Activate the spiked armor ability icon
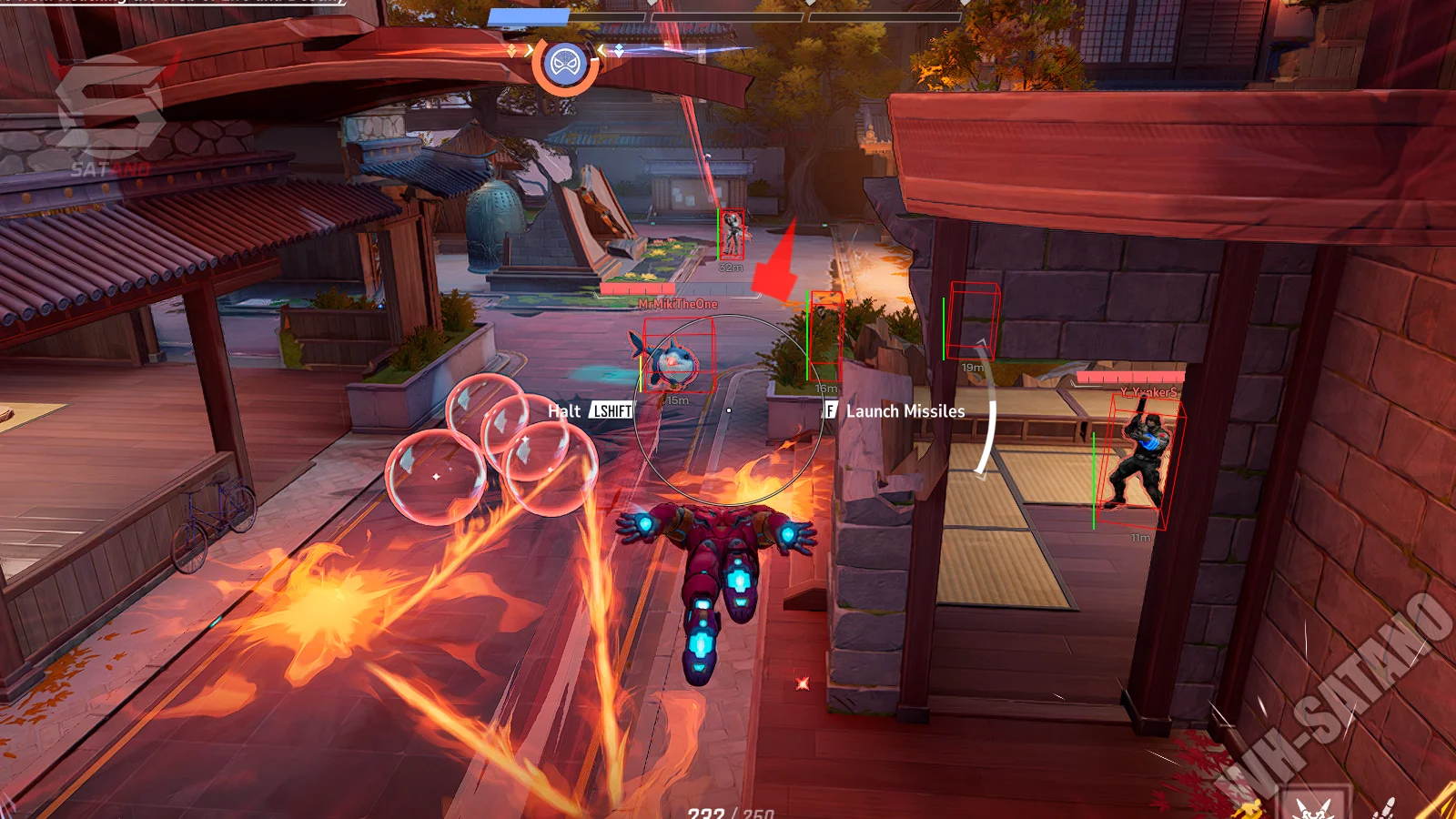 click(1311, 804)
